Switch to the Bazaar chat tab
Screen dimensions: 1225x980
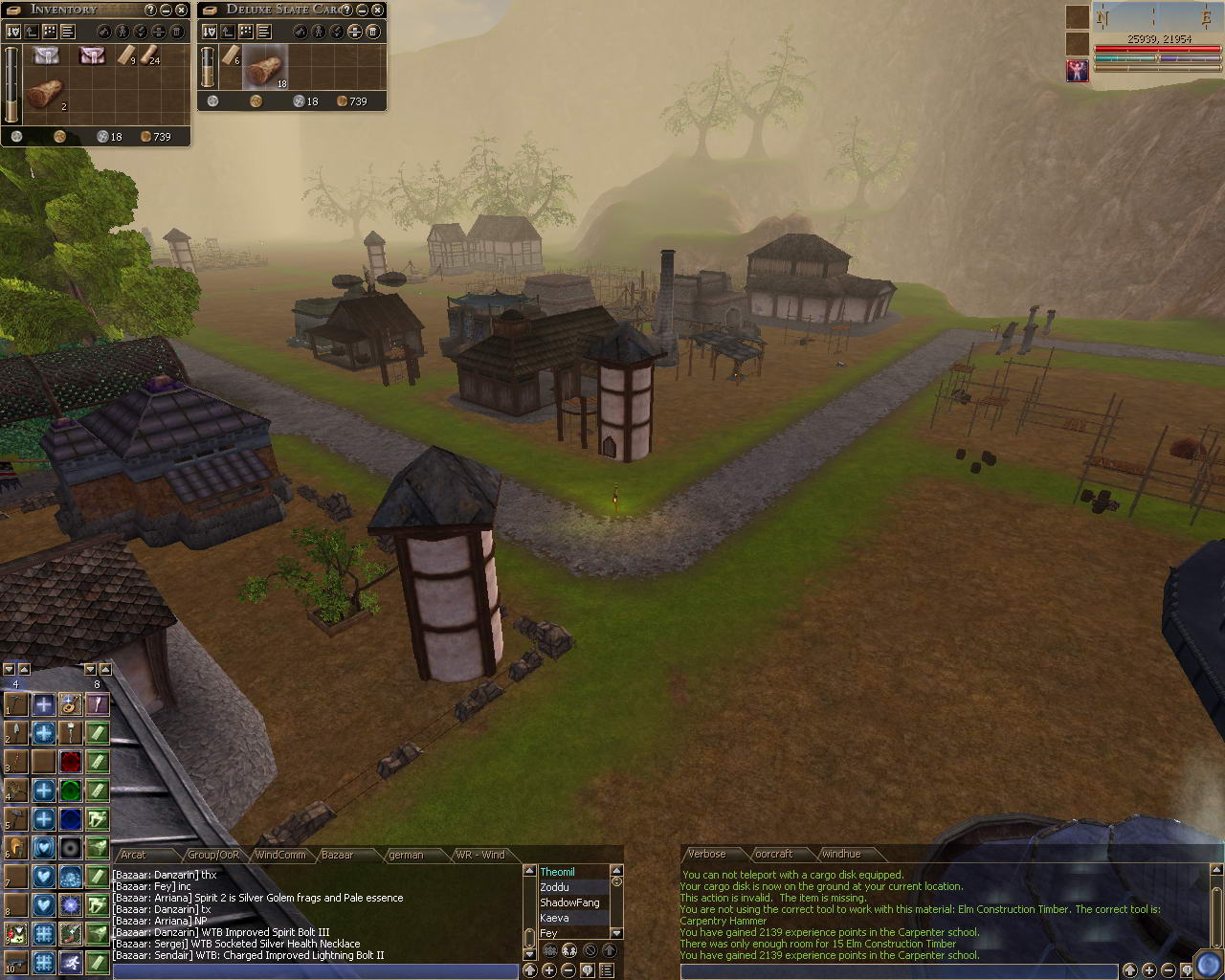pos(337,855)
